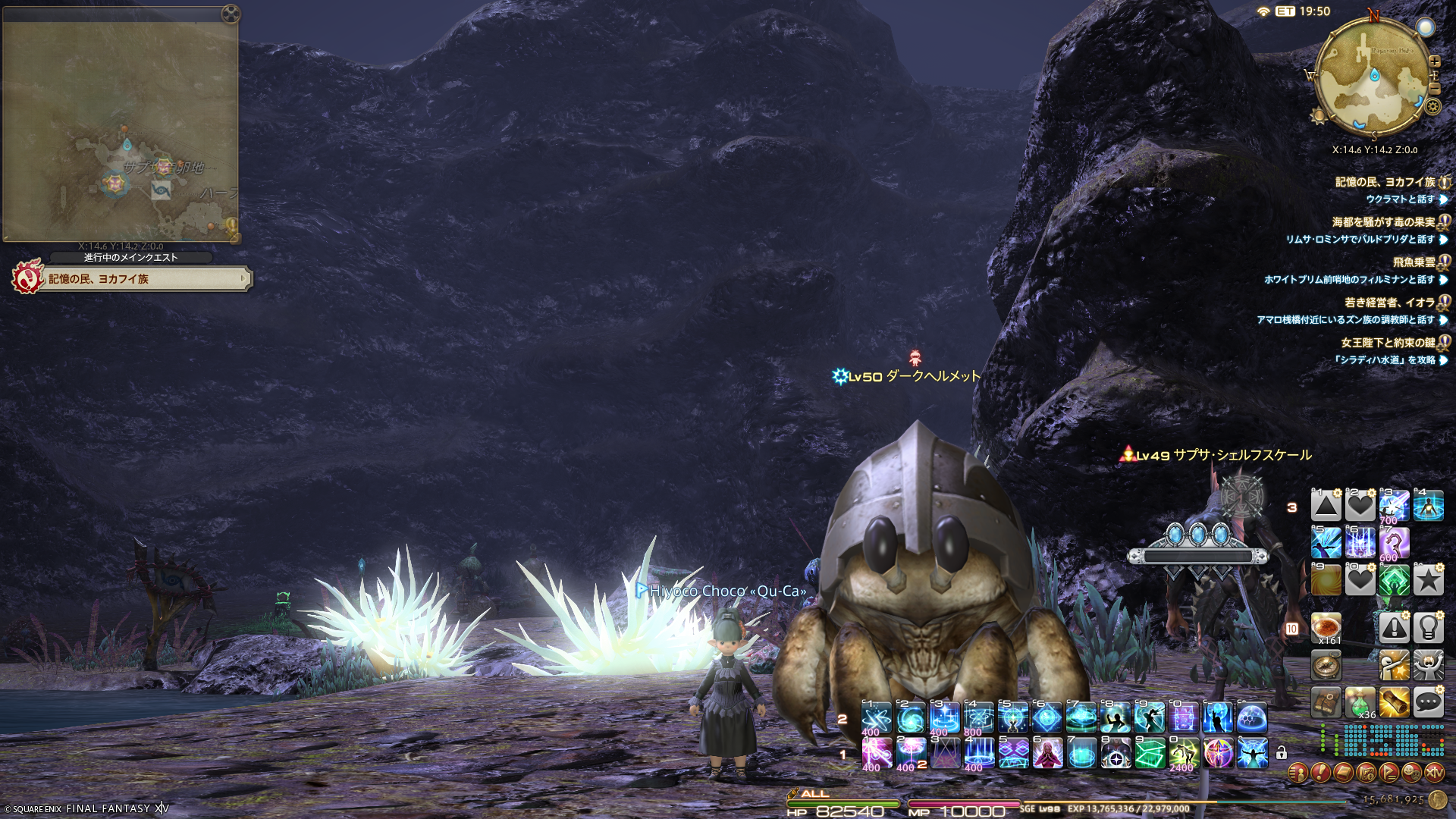Open the 海都を騒がす毒の果実 quest tracker entry

1383,222
